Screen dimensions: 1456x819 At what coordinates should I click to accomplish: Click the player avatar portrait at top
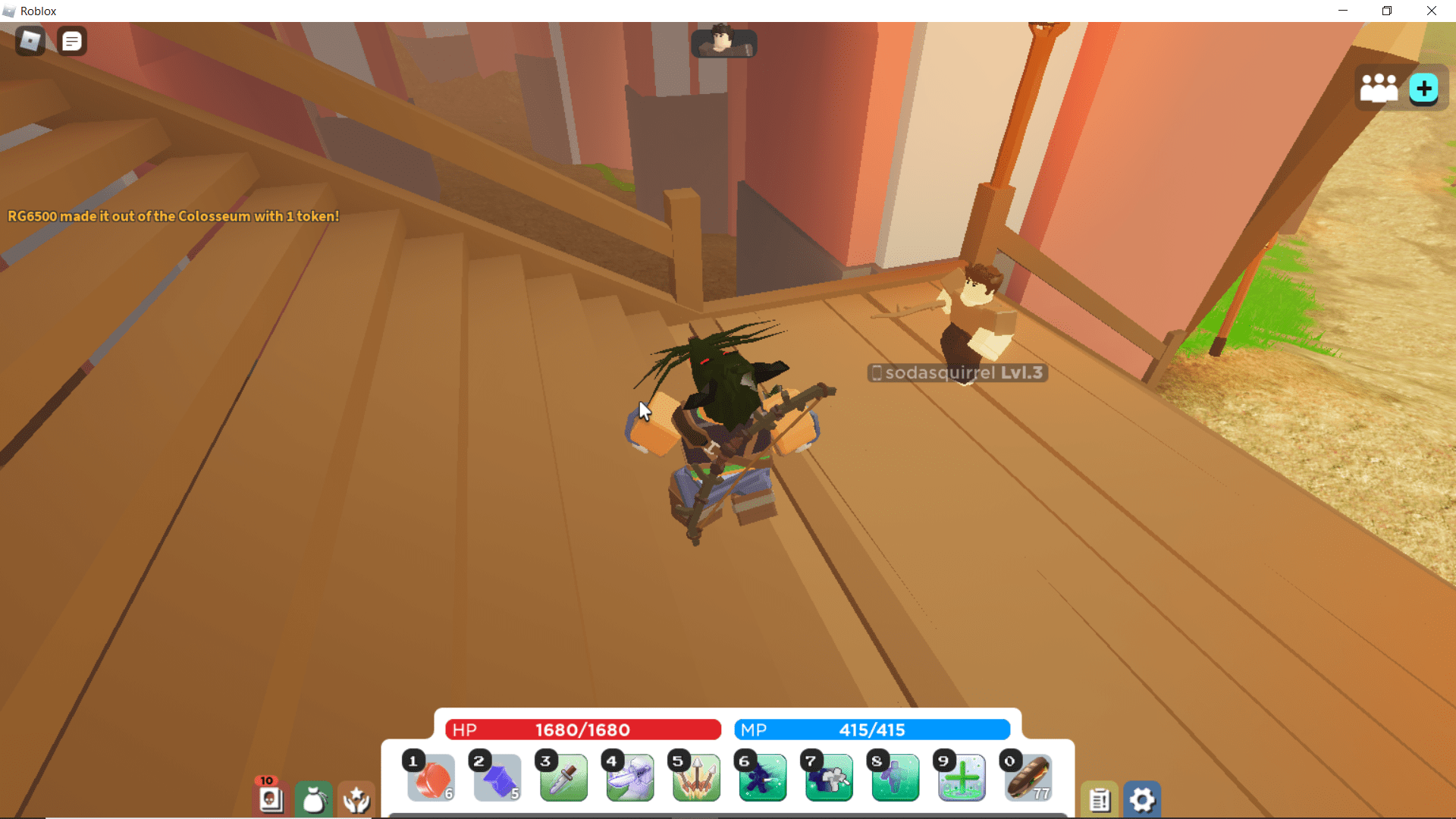click(723, 43)
